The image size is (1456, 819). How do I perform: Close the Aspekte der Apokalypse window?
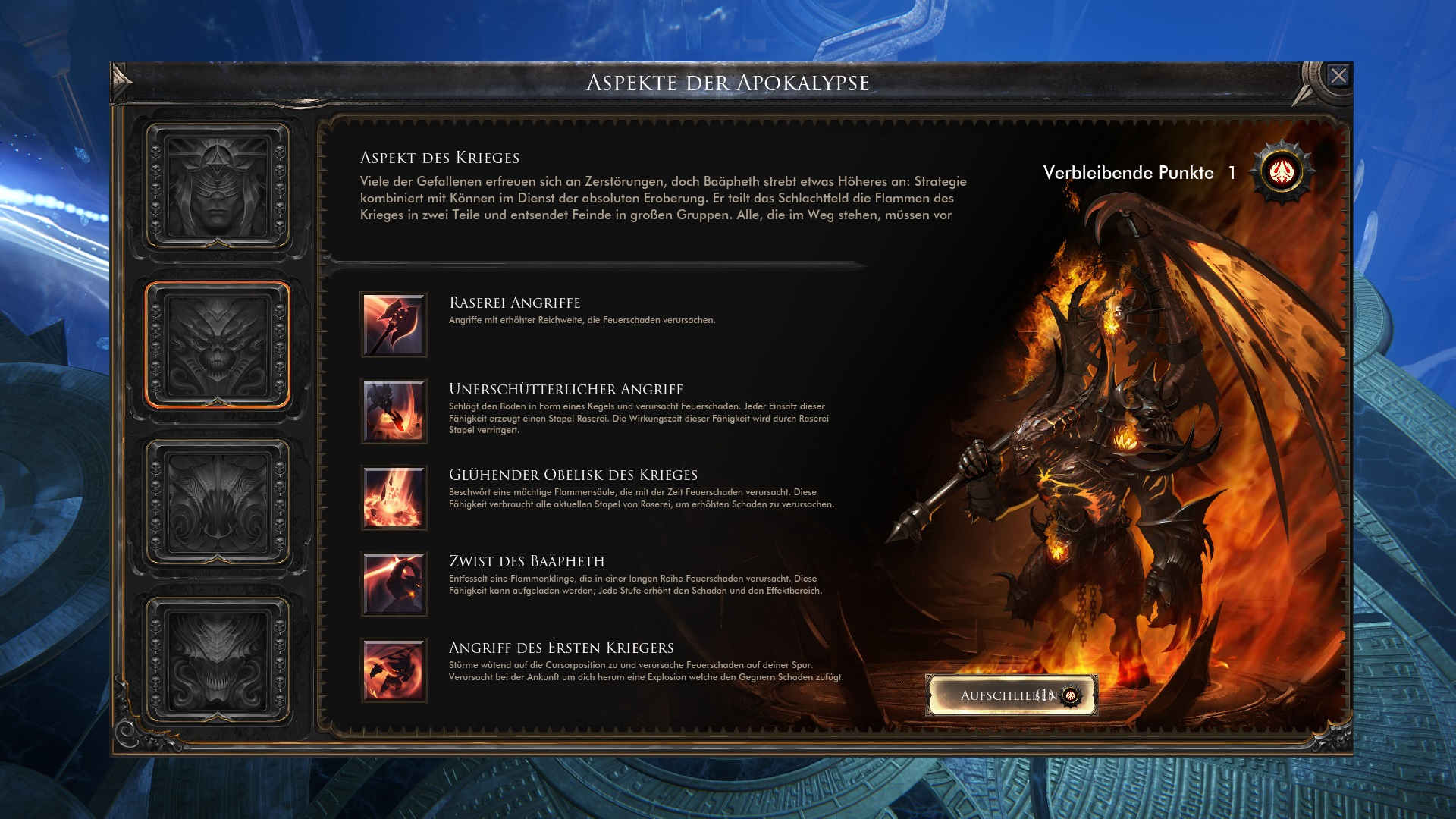tap(1338, 76)
